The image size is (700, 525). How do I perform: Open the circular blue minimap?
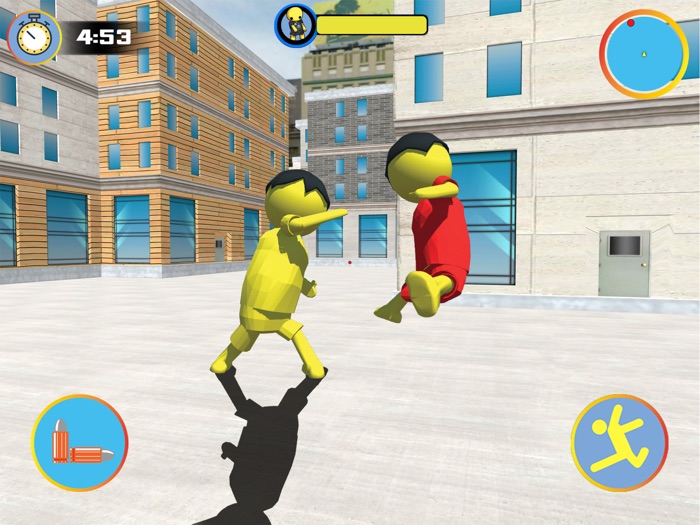pos(643,53)
